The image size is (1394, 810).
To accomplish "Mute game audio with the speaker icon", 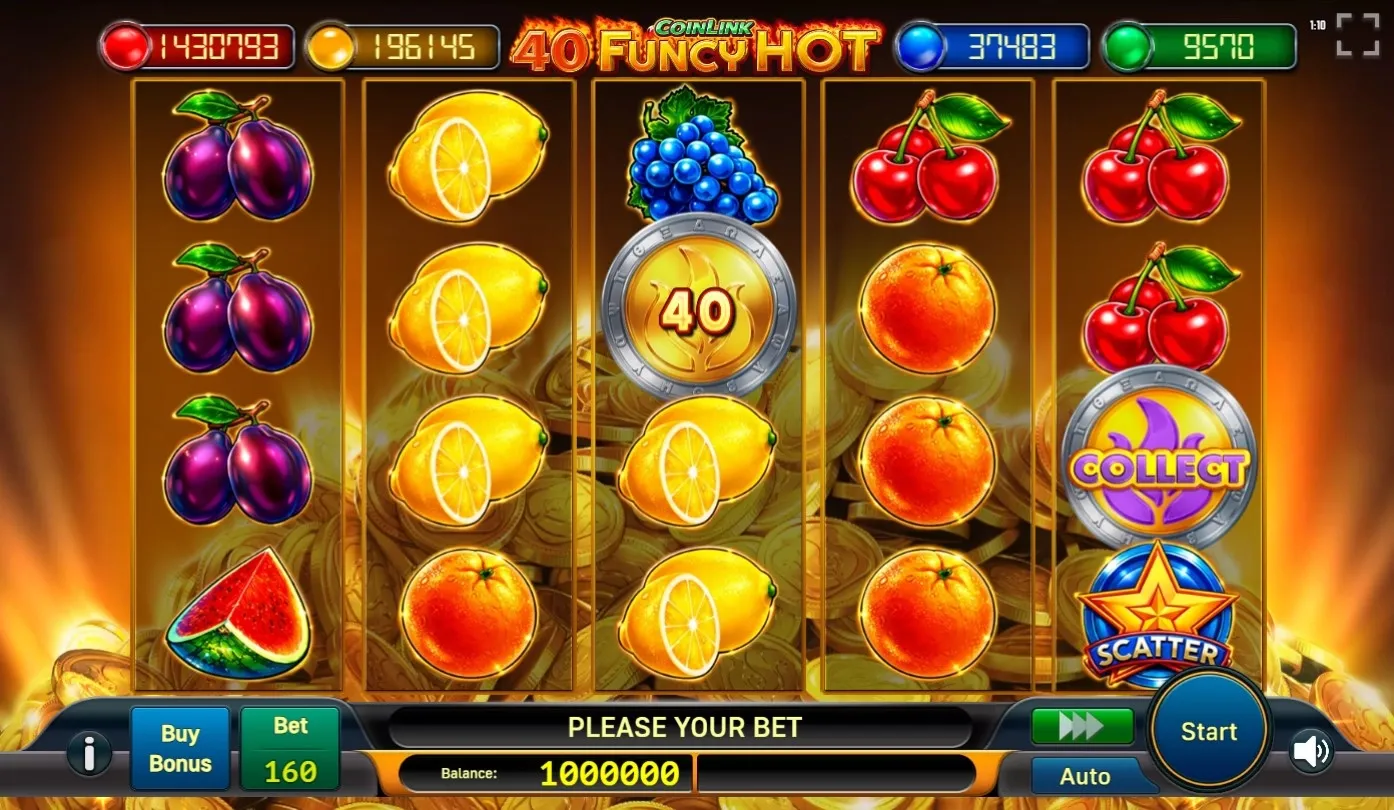I will tap(1311, 752).
